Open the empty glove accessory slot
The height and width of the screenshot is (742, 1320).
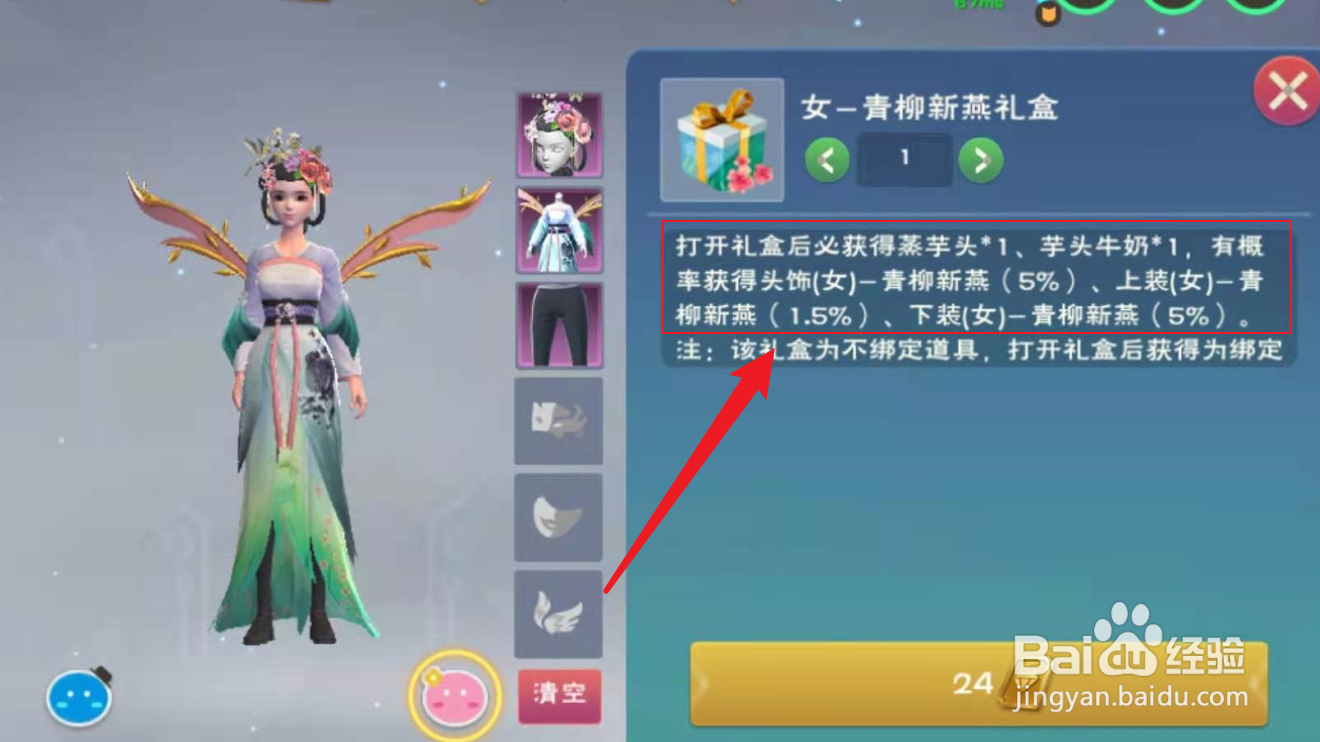558,418
